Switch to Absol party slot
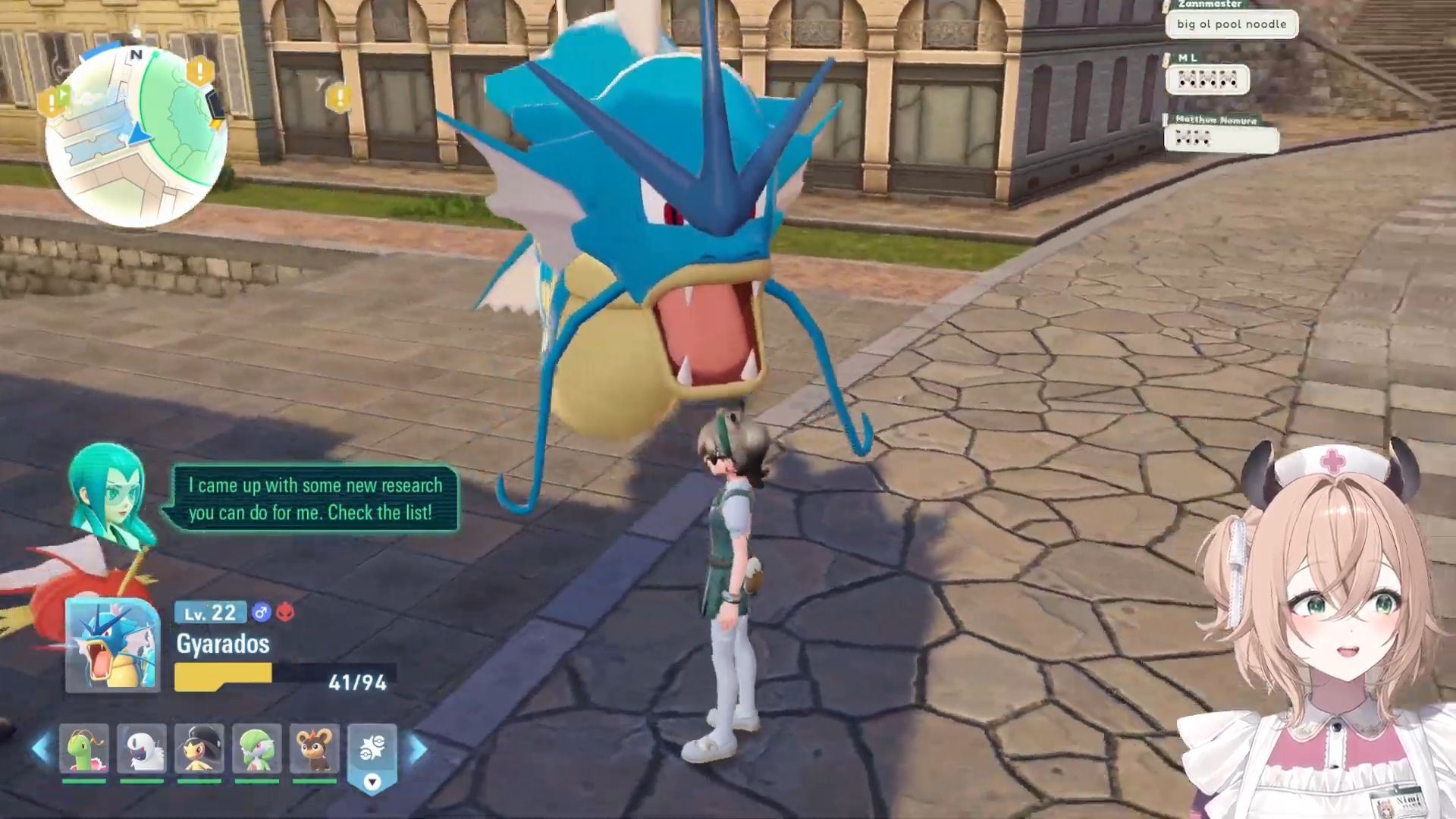1456x819 pixels. [142, 748]
